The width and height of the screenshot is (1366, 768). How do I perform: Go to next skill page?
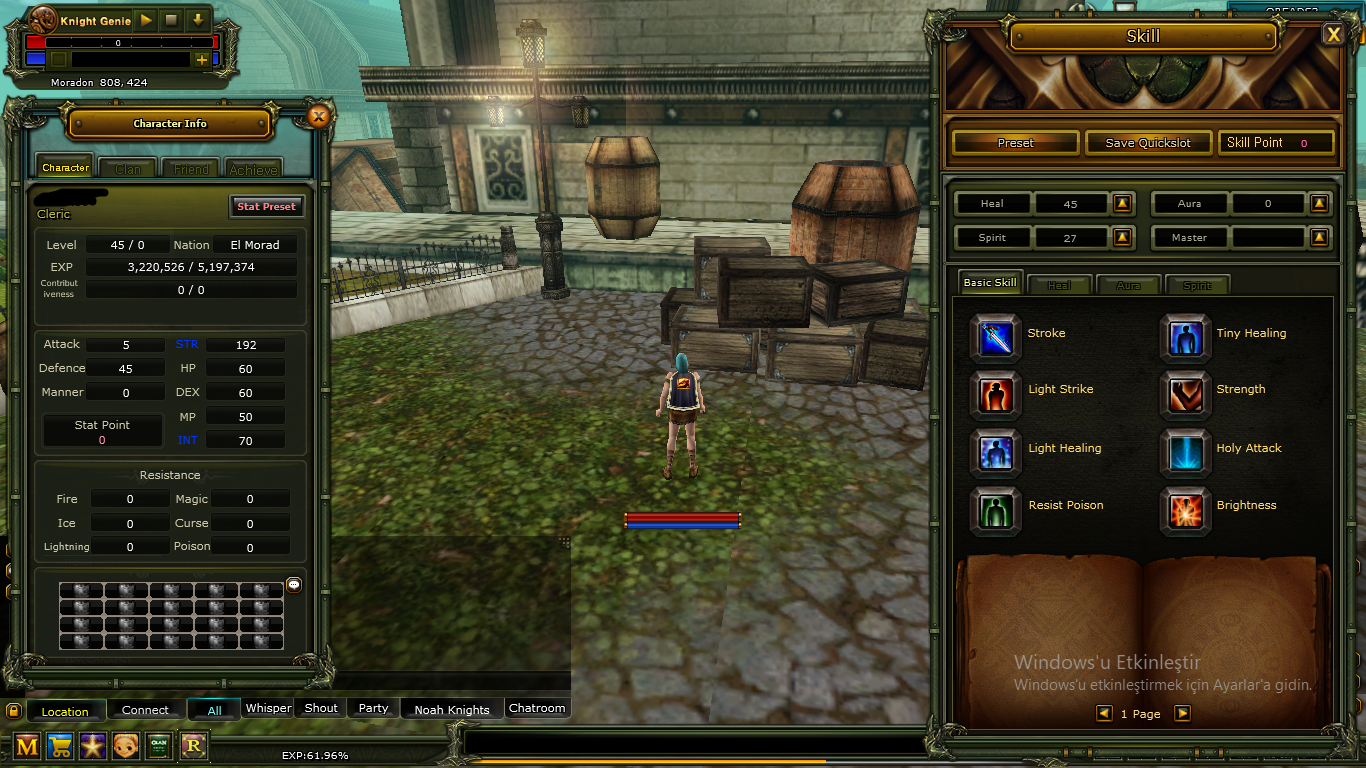point(1182,713)
